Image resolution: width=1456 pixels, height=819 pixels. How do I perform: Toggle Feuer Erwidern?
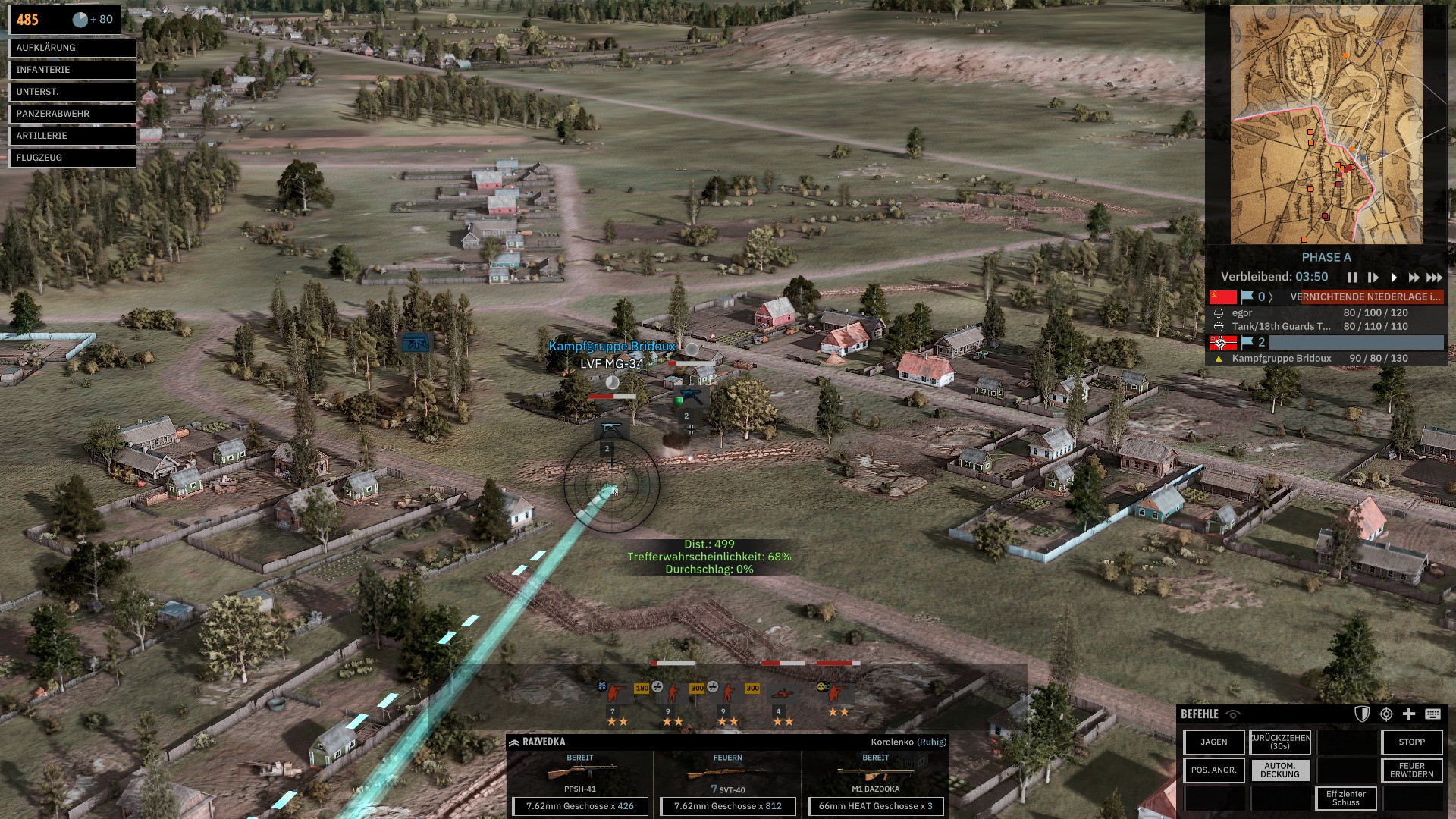1411,770
